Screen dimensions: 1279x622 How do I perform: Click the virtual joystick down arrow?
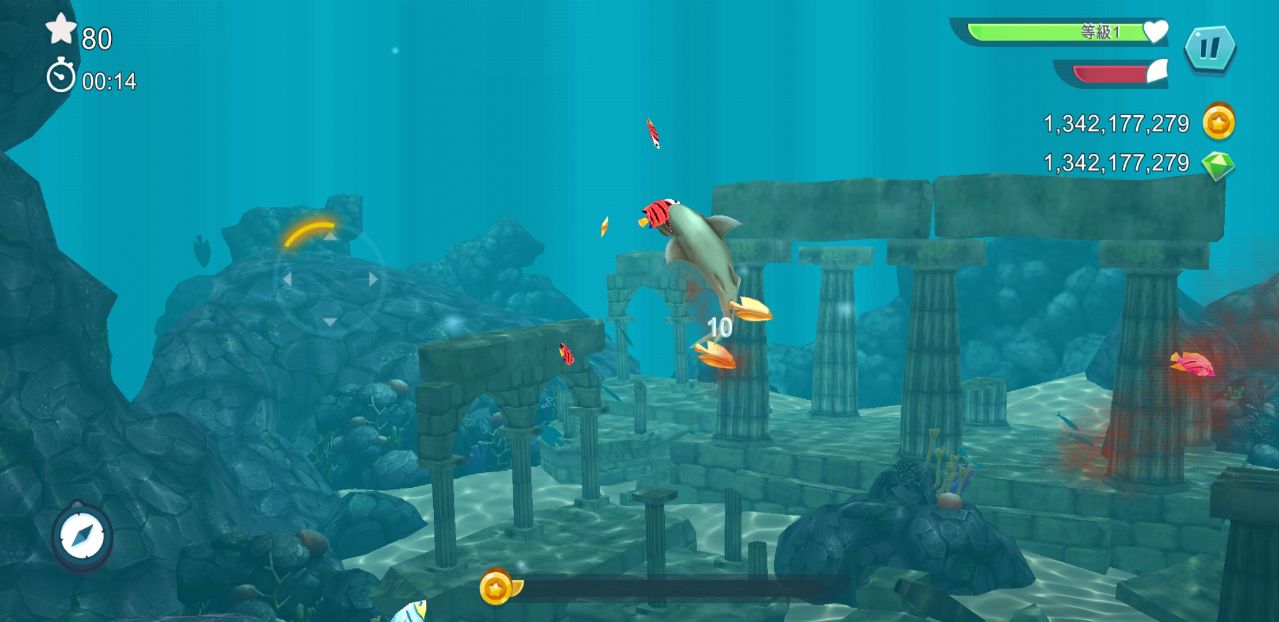pyautogui.click(x=329, y=322)
